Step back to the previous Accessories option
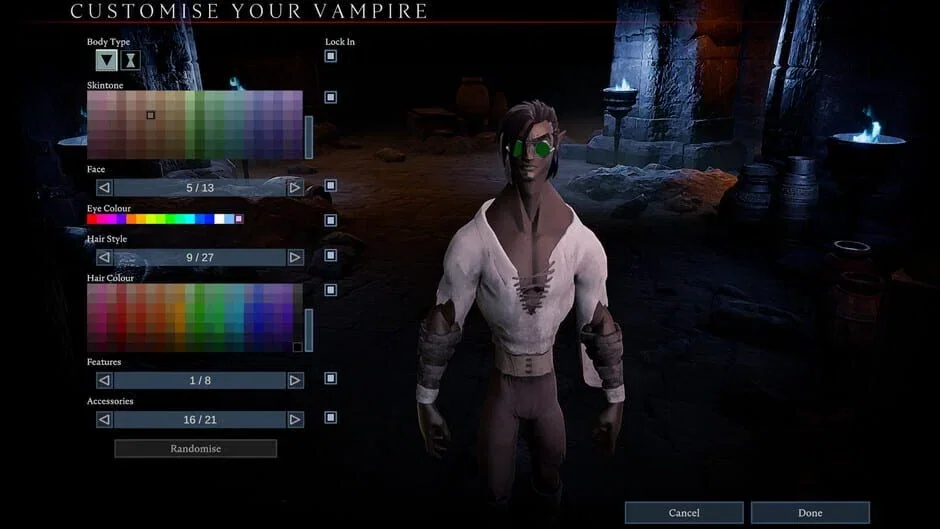 104,420
